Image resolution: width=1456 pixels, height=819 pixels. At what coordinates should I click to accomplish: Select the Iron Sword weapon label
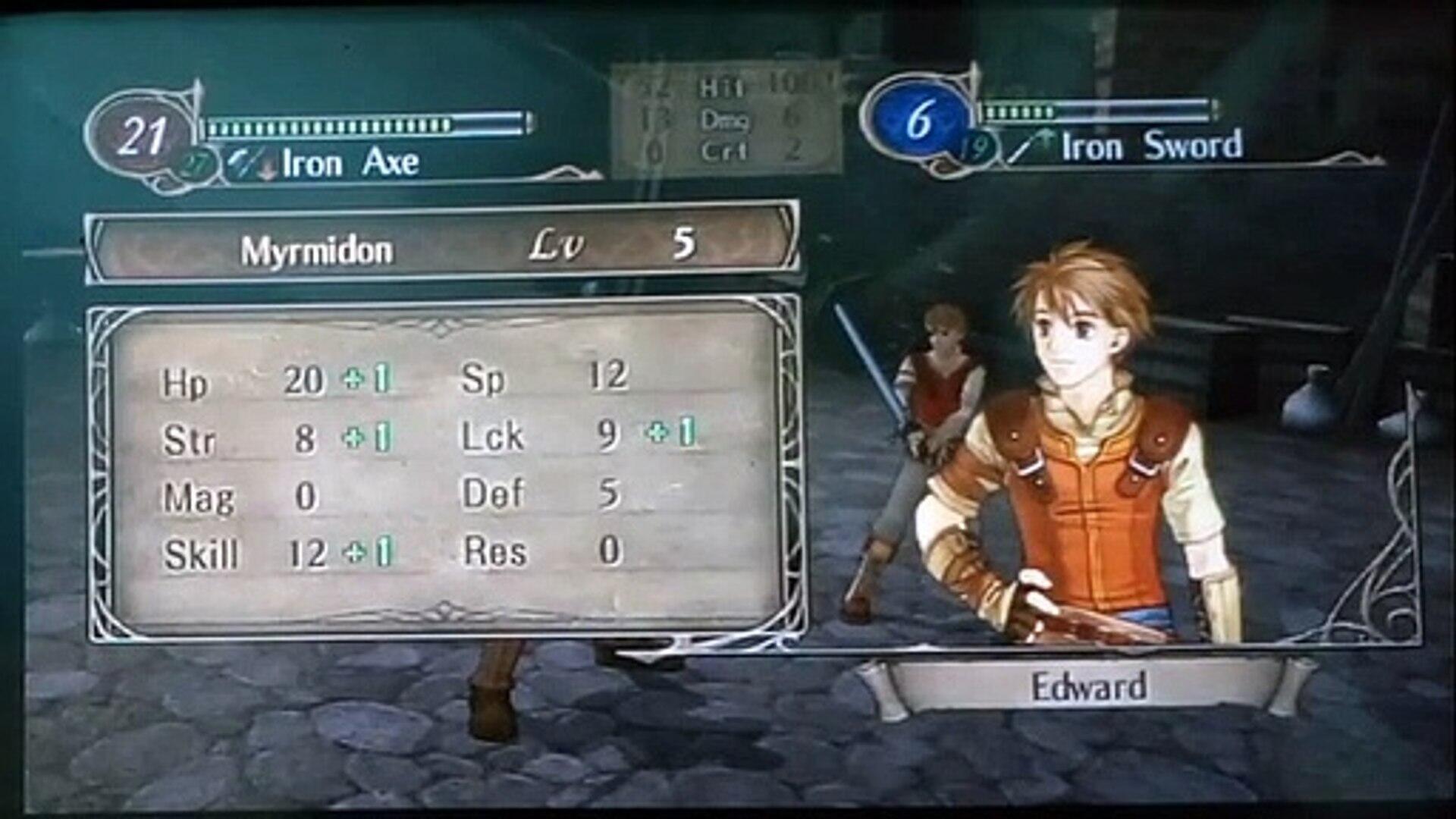(x=1151, y=146)
